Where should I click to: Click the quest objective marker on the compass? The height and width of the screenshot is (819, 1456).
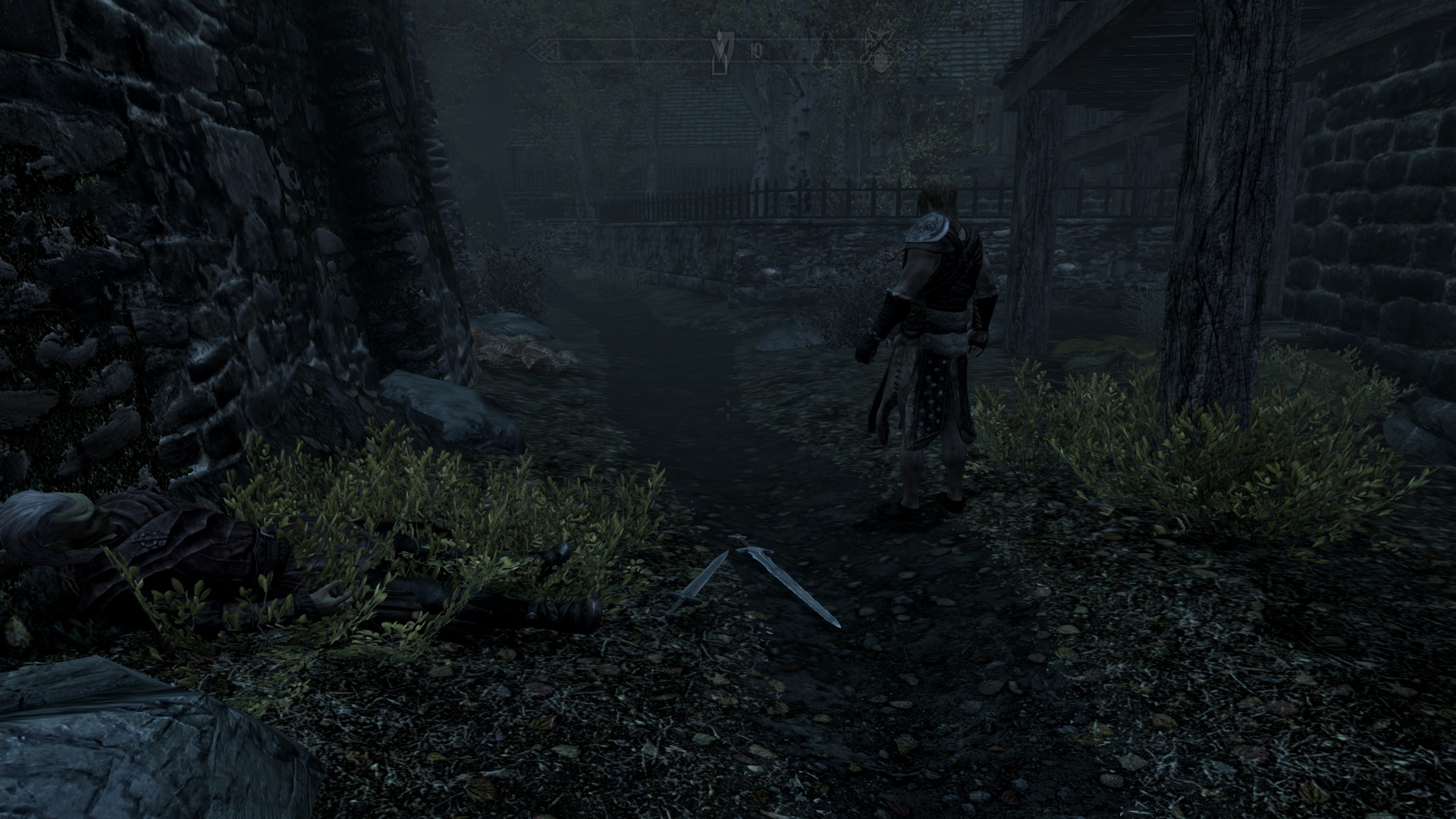(x=719, y=53)
